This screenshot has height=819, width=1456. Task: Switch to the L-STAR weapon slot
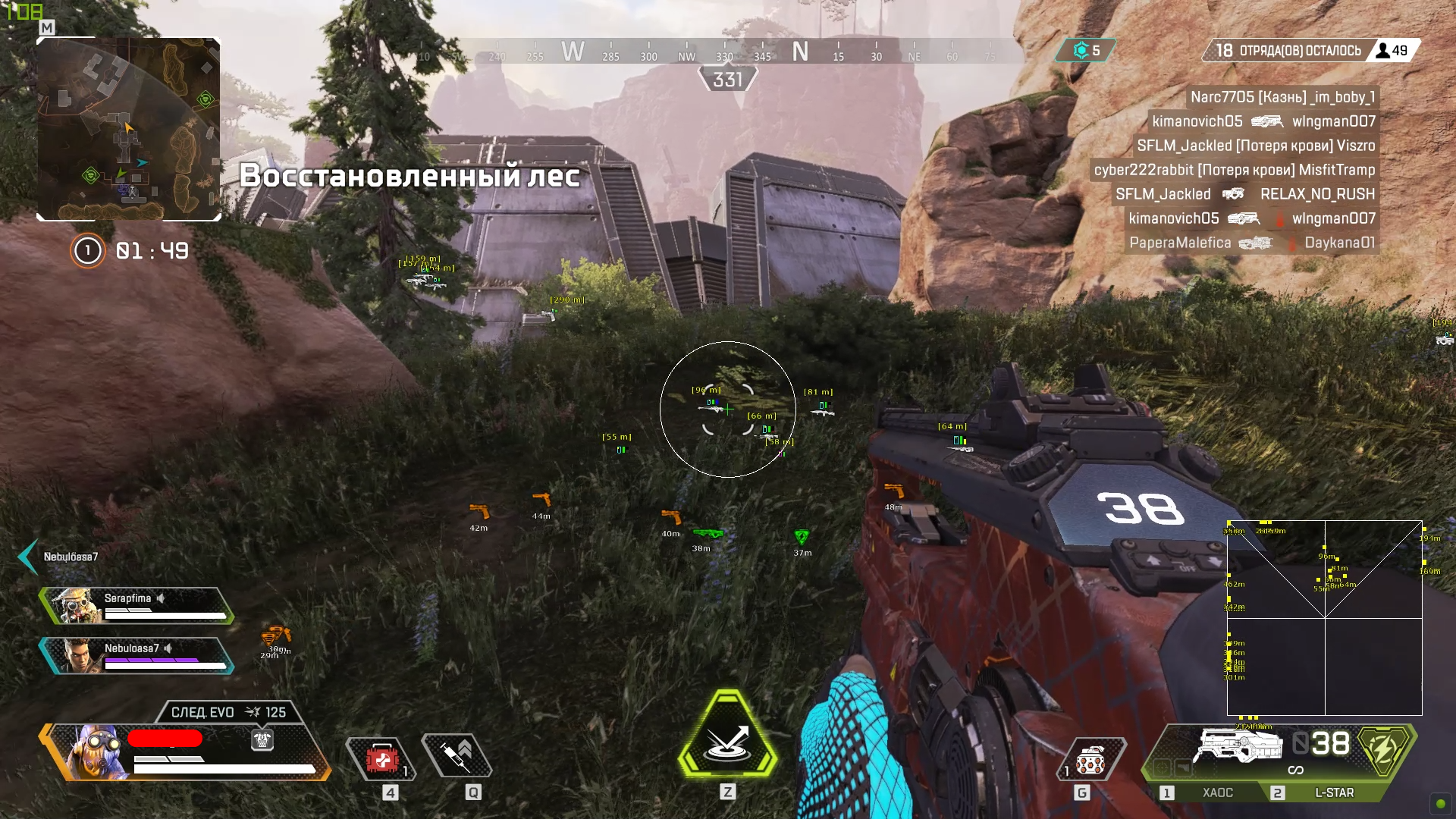1335,793
